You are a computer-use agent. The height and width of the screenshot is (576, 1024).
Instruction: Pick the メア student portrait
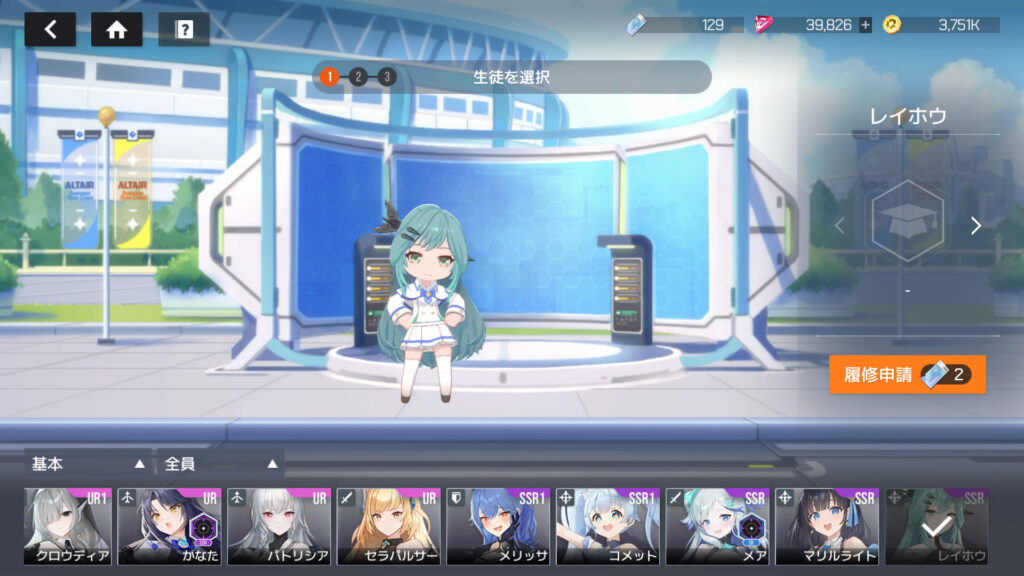[717, 527]
